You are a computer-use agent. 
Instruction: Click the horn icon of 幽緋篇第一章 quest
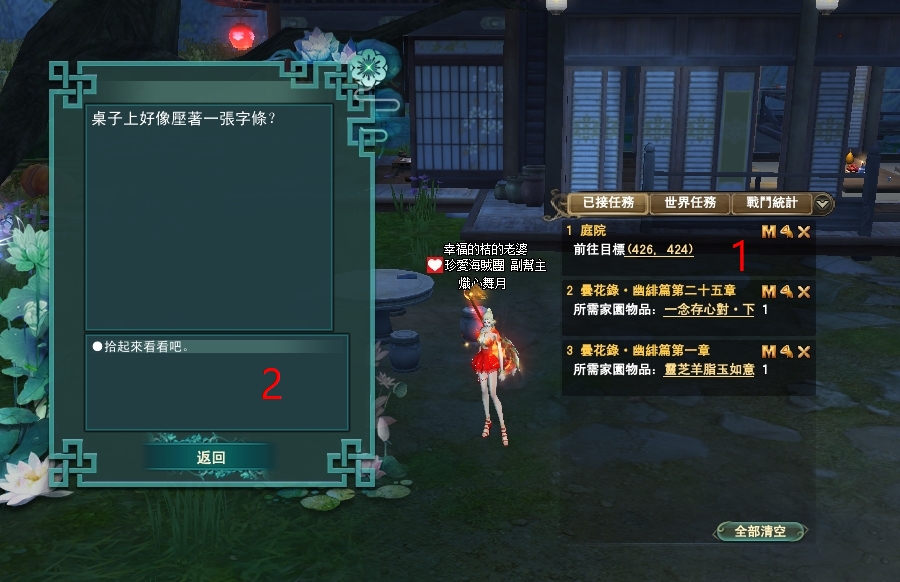(x=786, y=351)
